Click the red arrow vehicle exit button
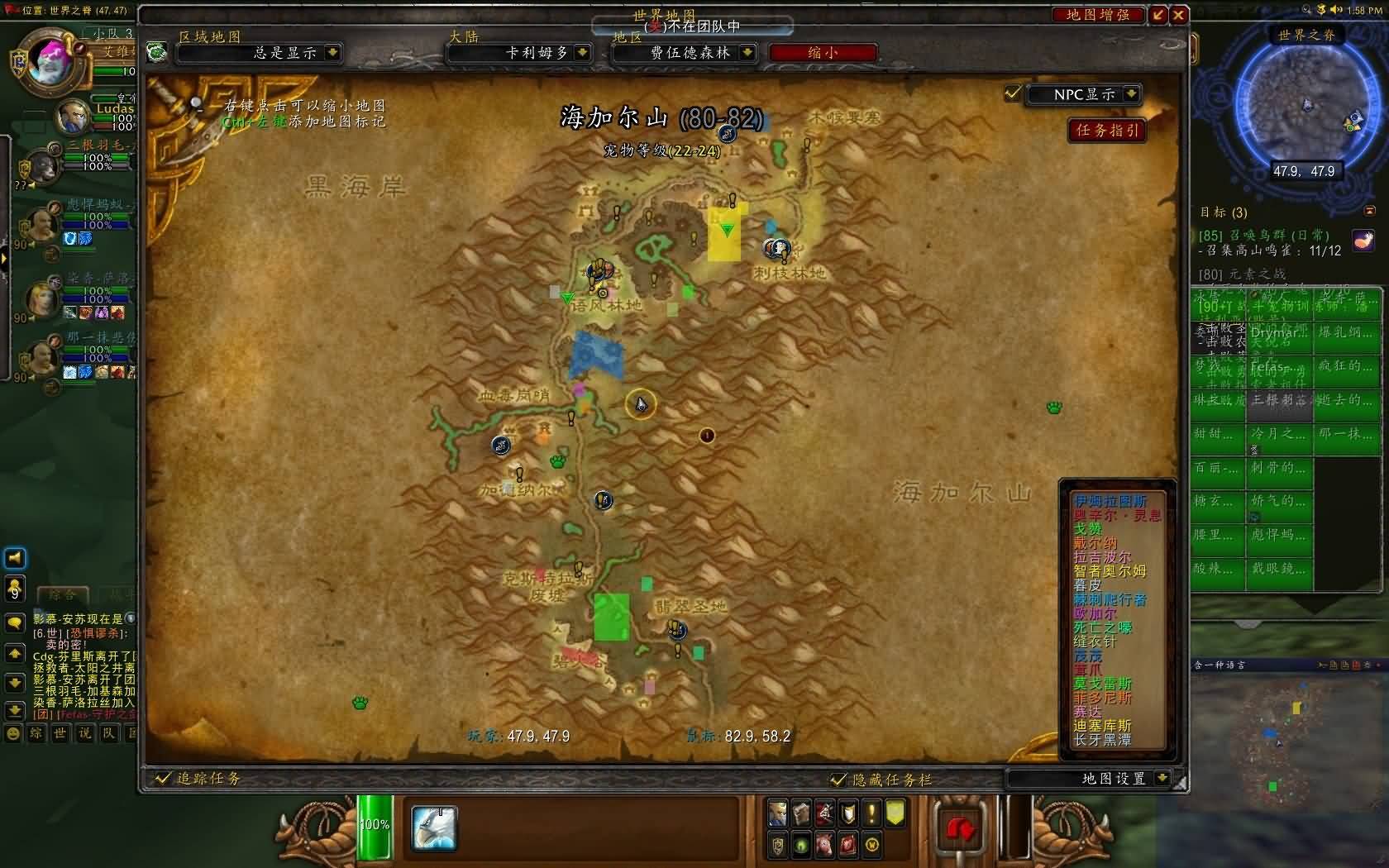 coord(960,828)
